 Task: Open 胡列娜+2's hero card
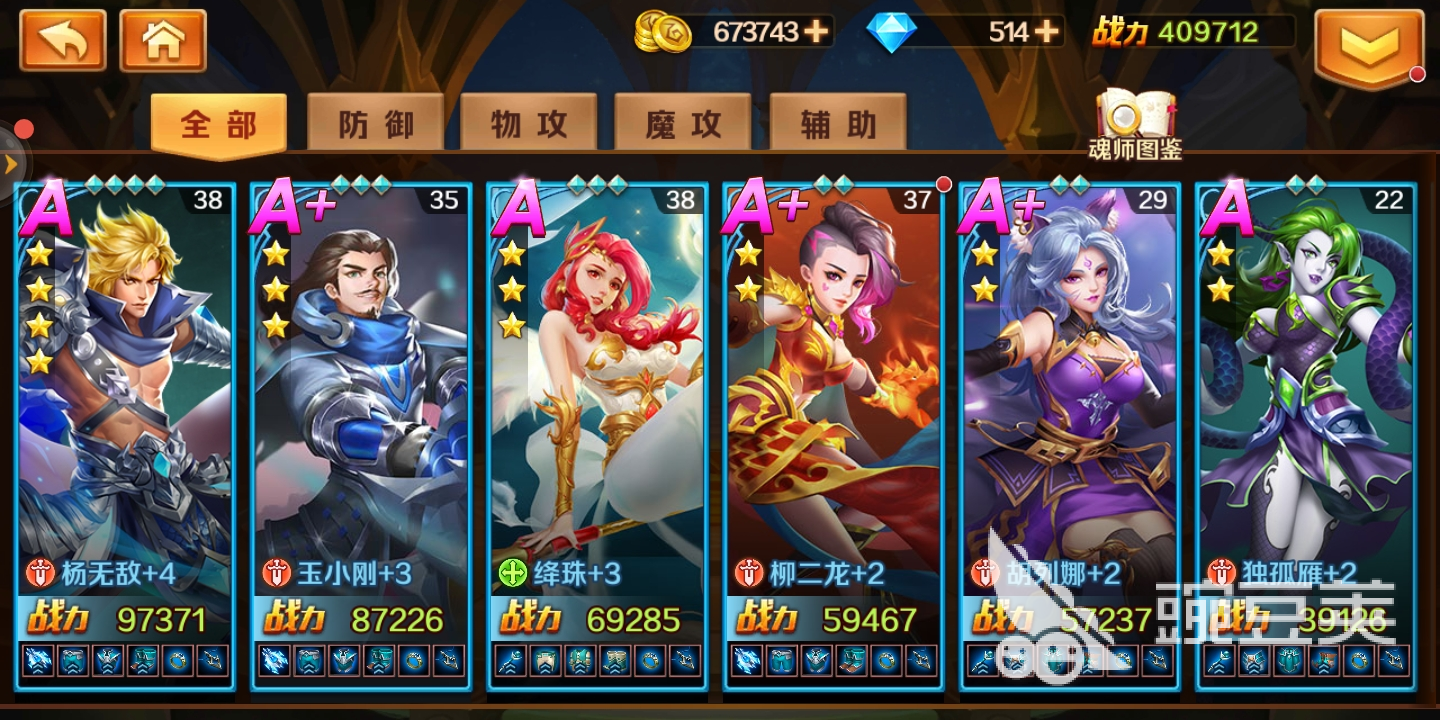1065,400
